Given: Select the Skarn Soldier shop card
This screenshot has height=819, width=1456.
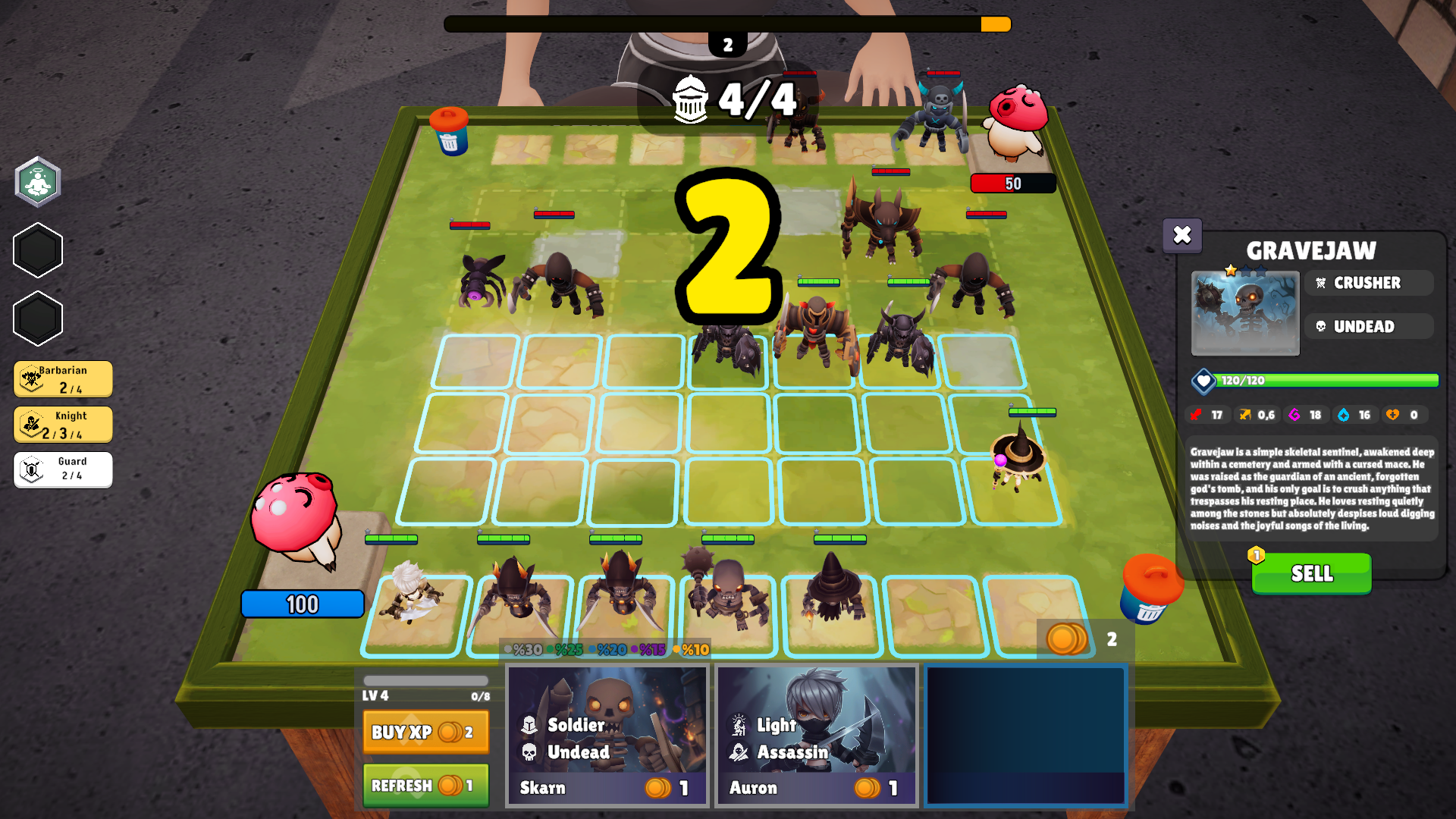Looking at the screenshot, I should click(606, 733).
